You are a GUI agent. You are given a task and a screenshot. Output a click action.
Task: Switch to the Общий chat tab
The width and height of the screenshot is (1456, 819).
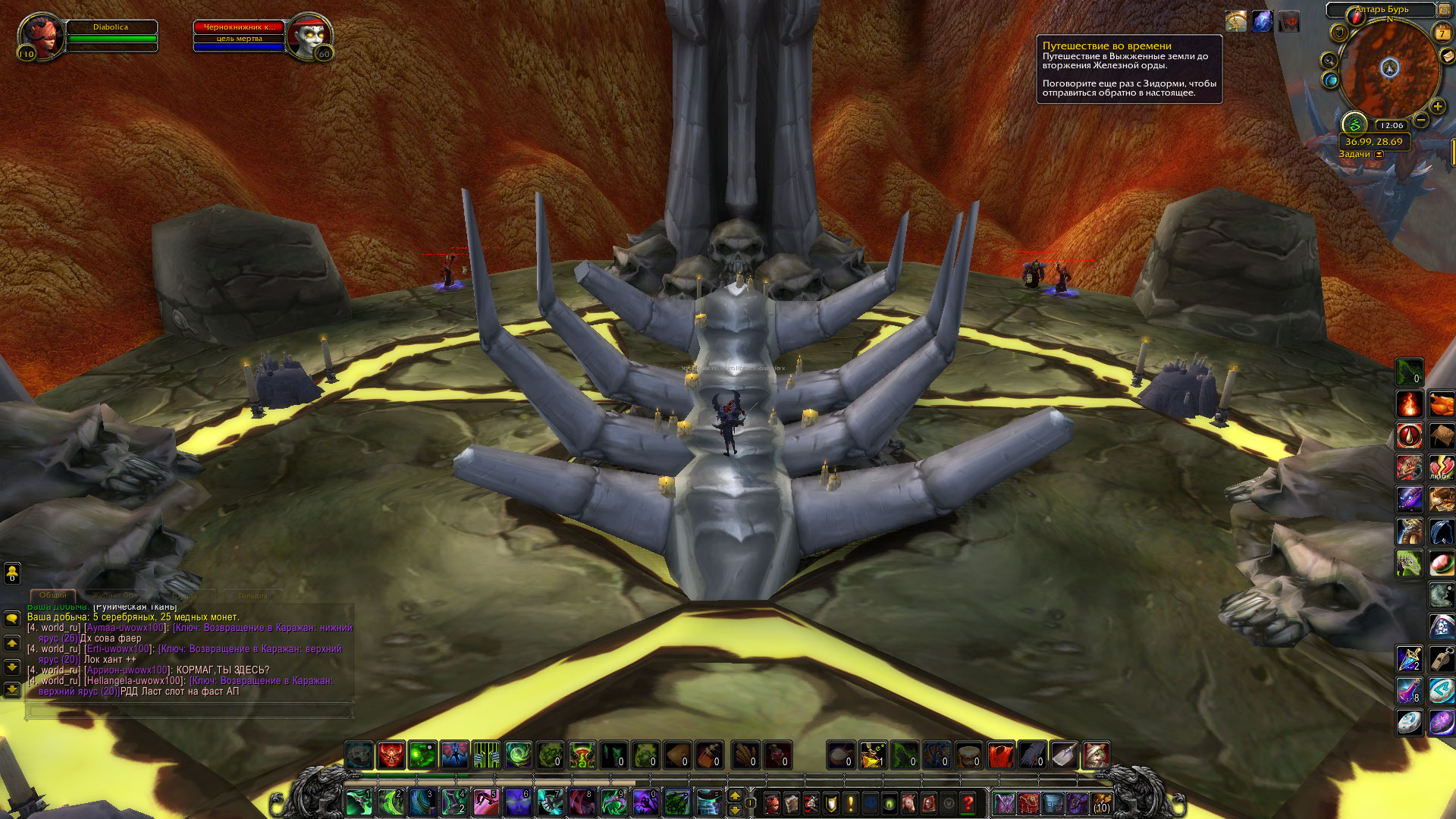point(53,595)
